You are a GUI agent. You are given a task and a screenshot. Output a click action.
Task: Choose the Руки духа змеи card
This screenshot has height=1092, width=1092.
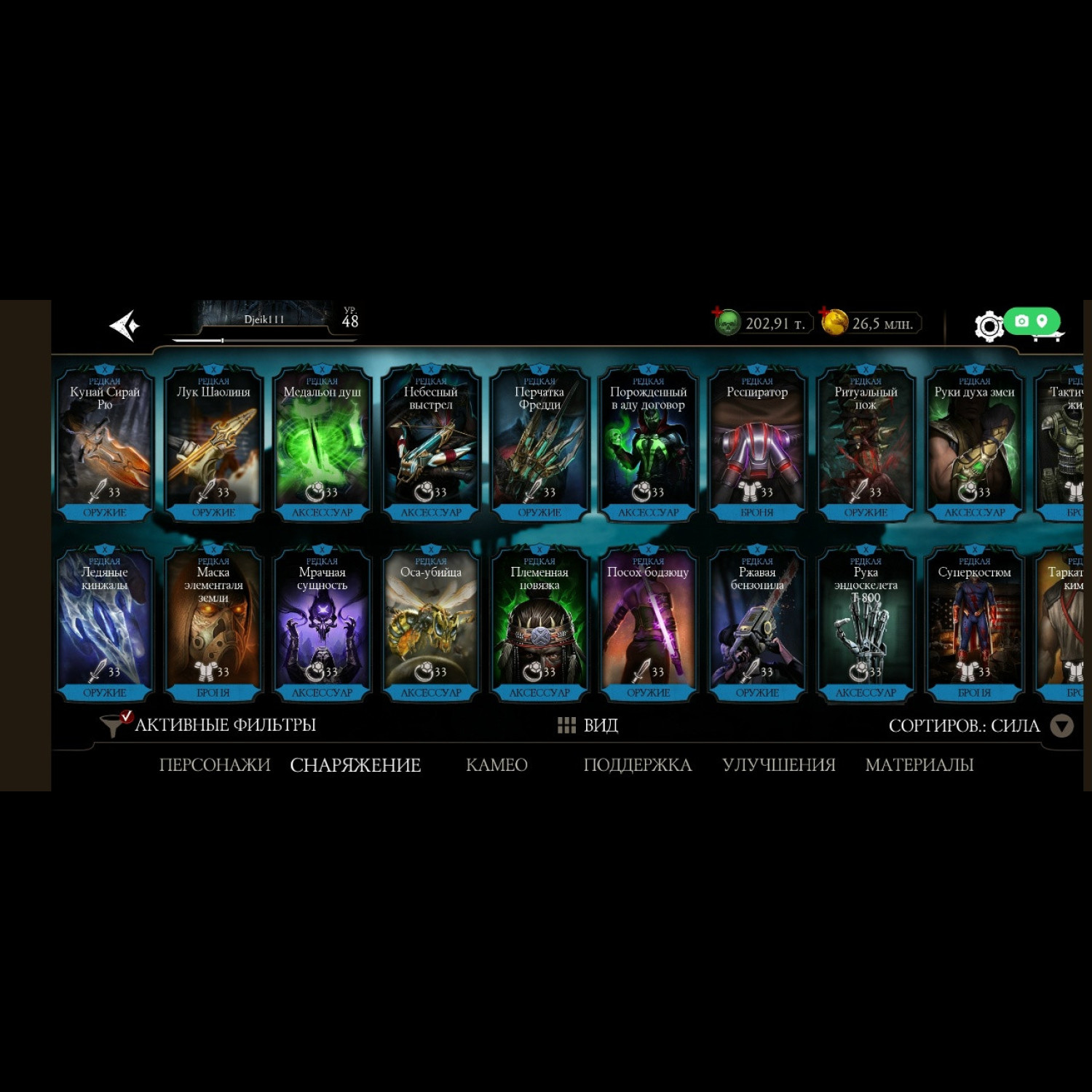(x=974, y=444)
